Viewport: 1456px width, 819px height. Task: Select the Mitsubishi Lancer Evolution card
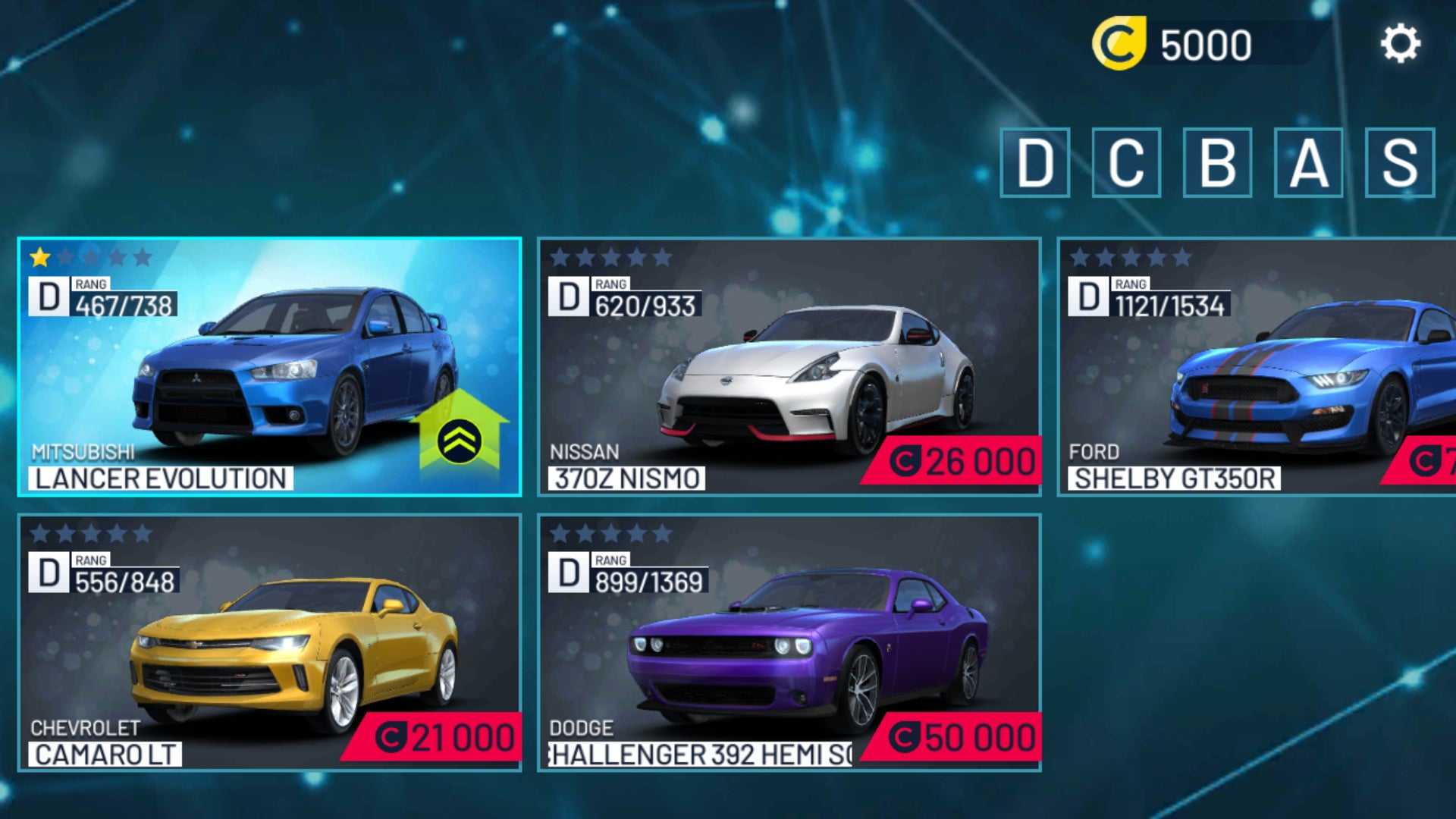[x=265, y=364]
